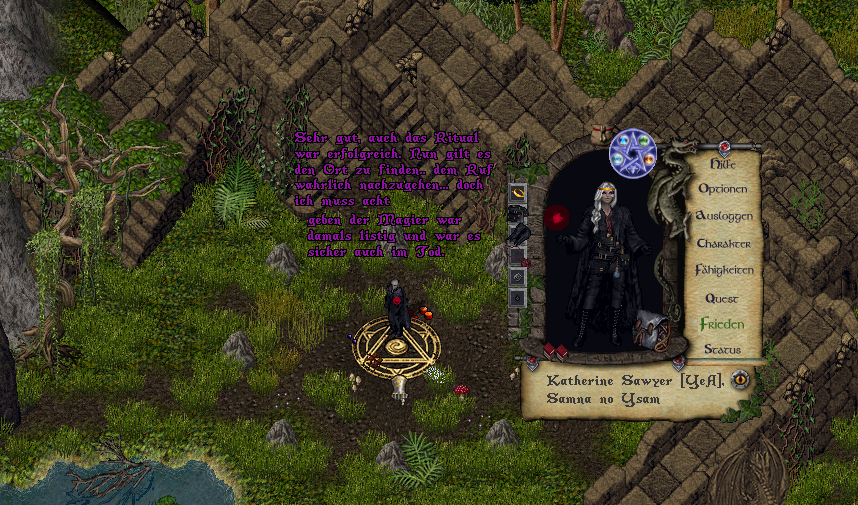The height and width of the screenshot is (505, 858).
Task: Toggle the Frieden peace mode
Action: [722, 324]
